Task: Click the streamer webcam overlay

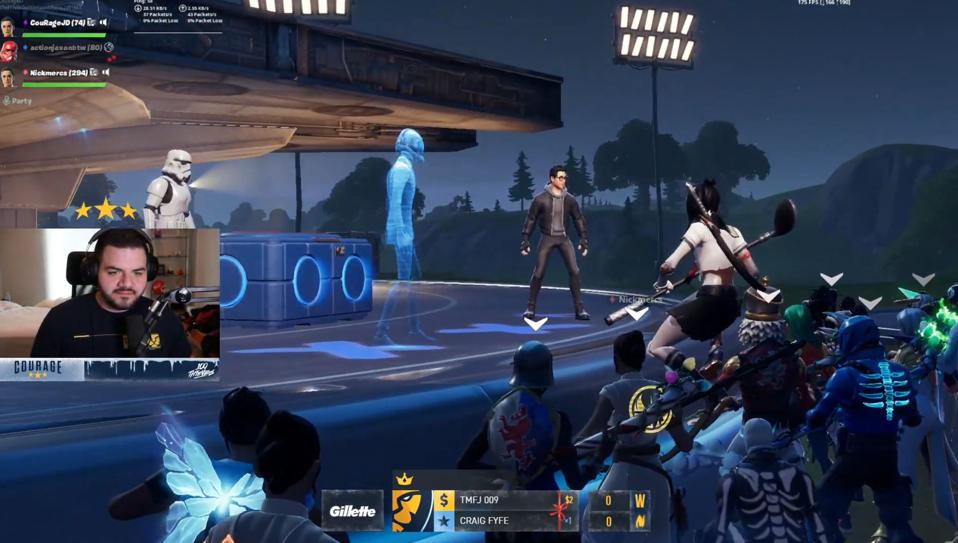Action: (x=110, y=292)
